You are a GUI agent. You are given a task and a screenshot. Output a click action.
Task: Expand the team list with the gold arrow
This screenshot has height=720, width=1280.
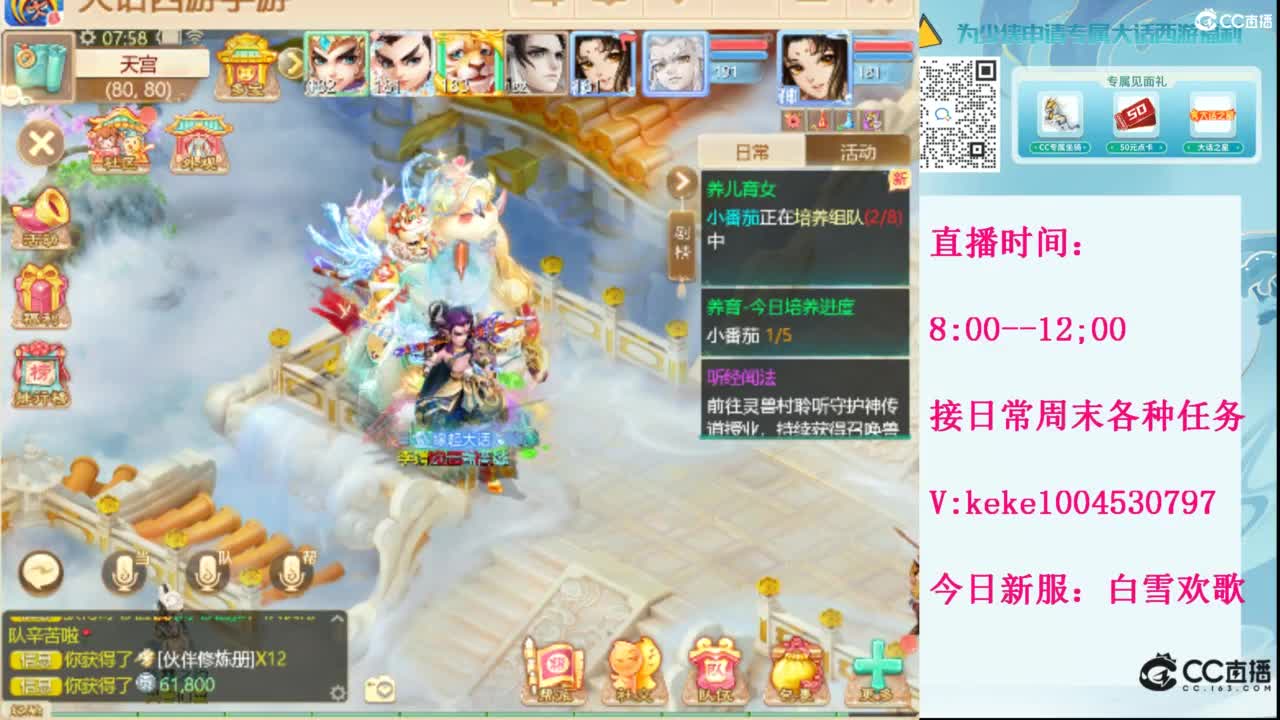tap(290, 63)
